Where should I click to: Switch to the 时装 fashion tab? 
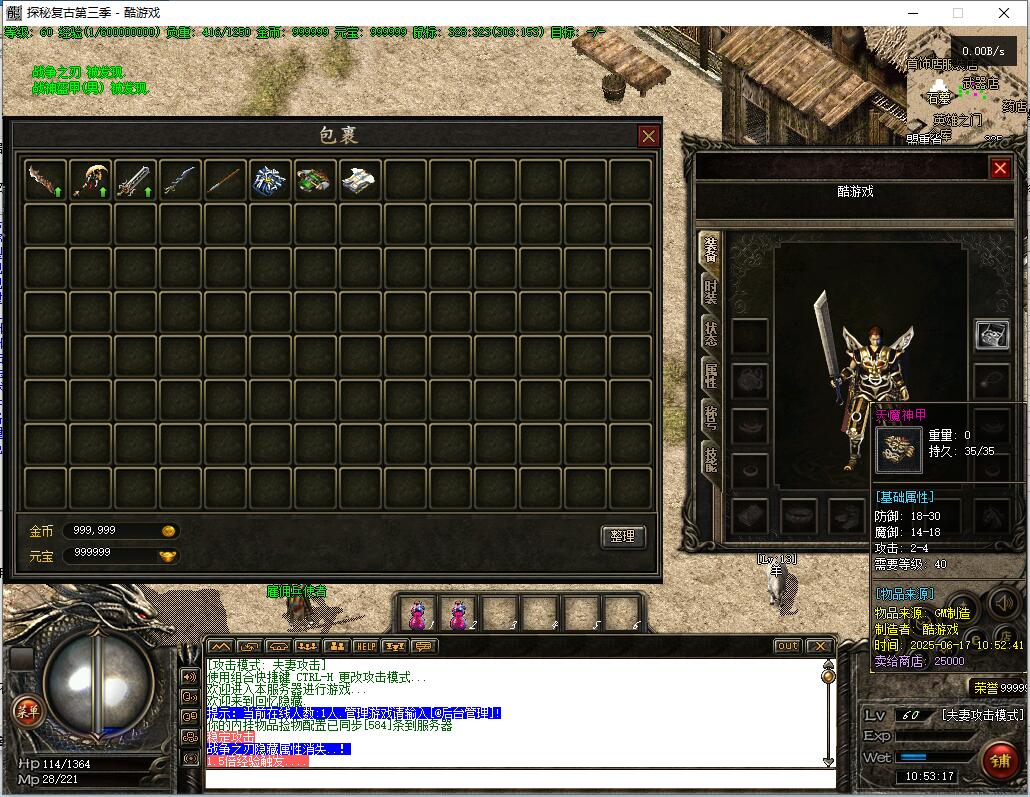[710, 291]
